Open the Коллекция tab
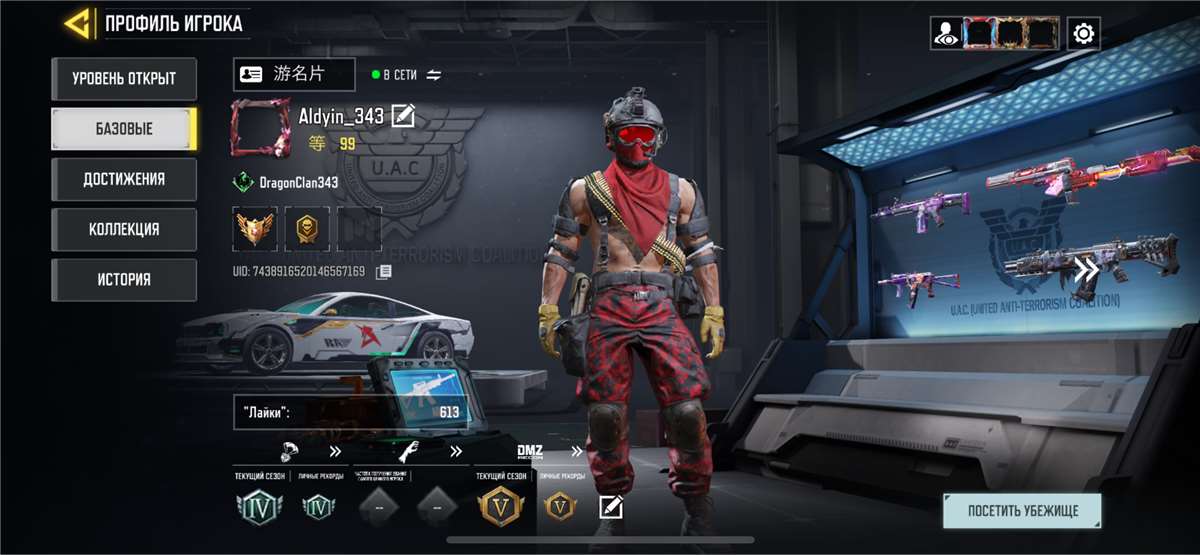 tap(124, 229)
